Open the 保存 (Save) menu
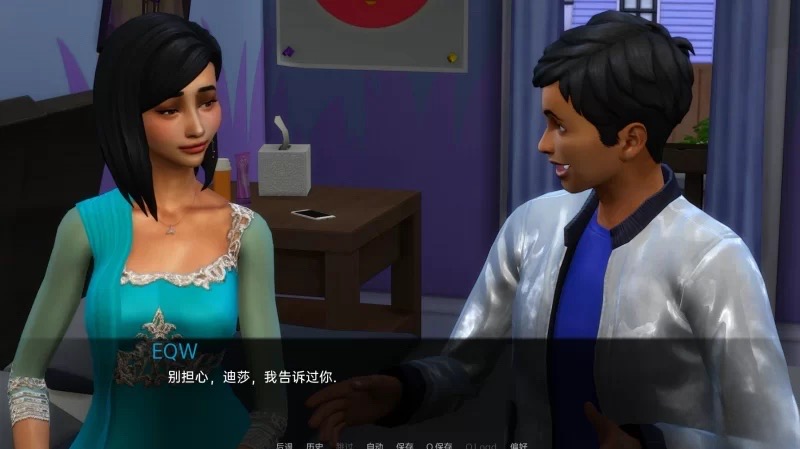 point(404,444)
